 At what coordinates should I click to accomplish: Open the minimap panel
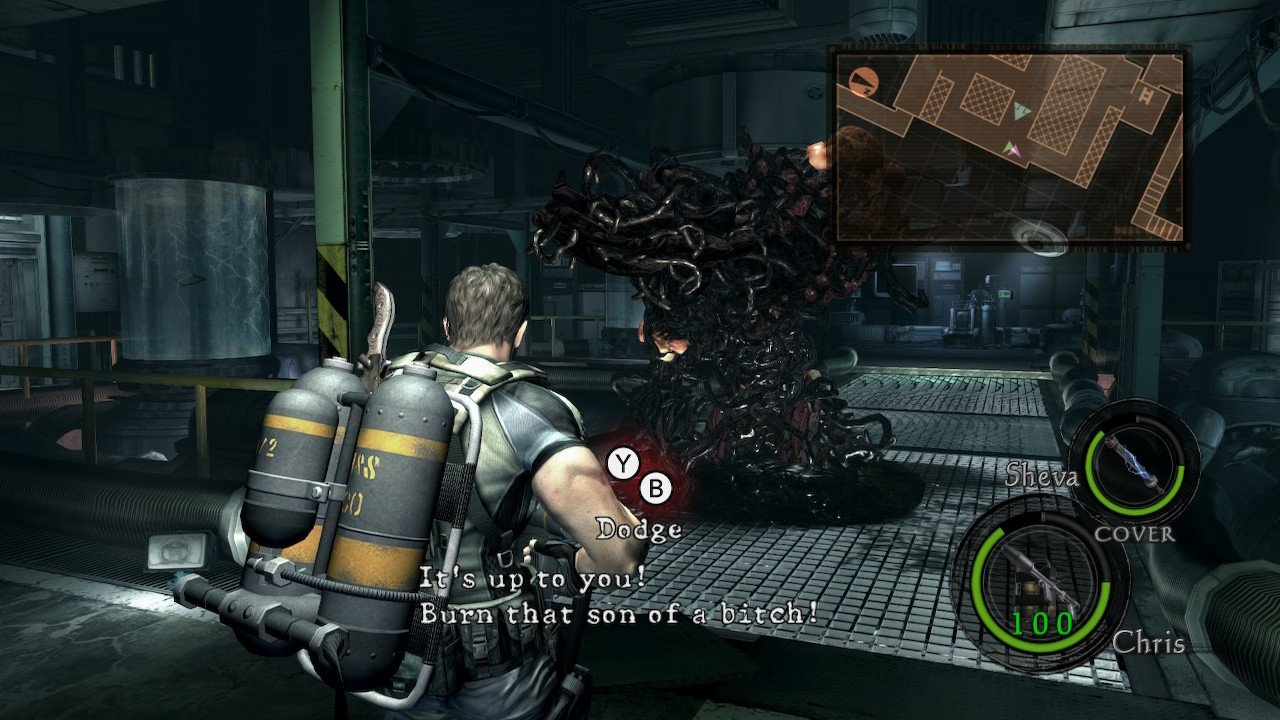[1010, 145]
